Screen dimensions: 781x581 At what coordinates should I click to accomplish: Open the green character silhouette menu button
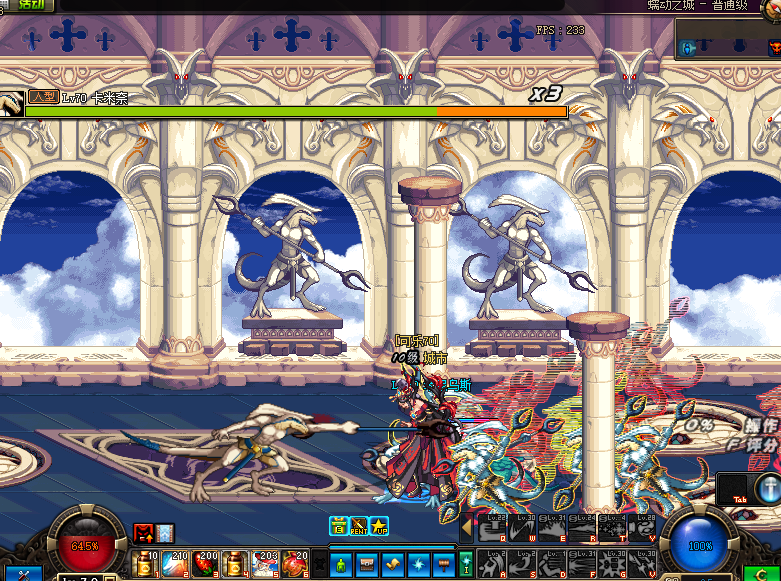(340, 563)
